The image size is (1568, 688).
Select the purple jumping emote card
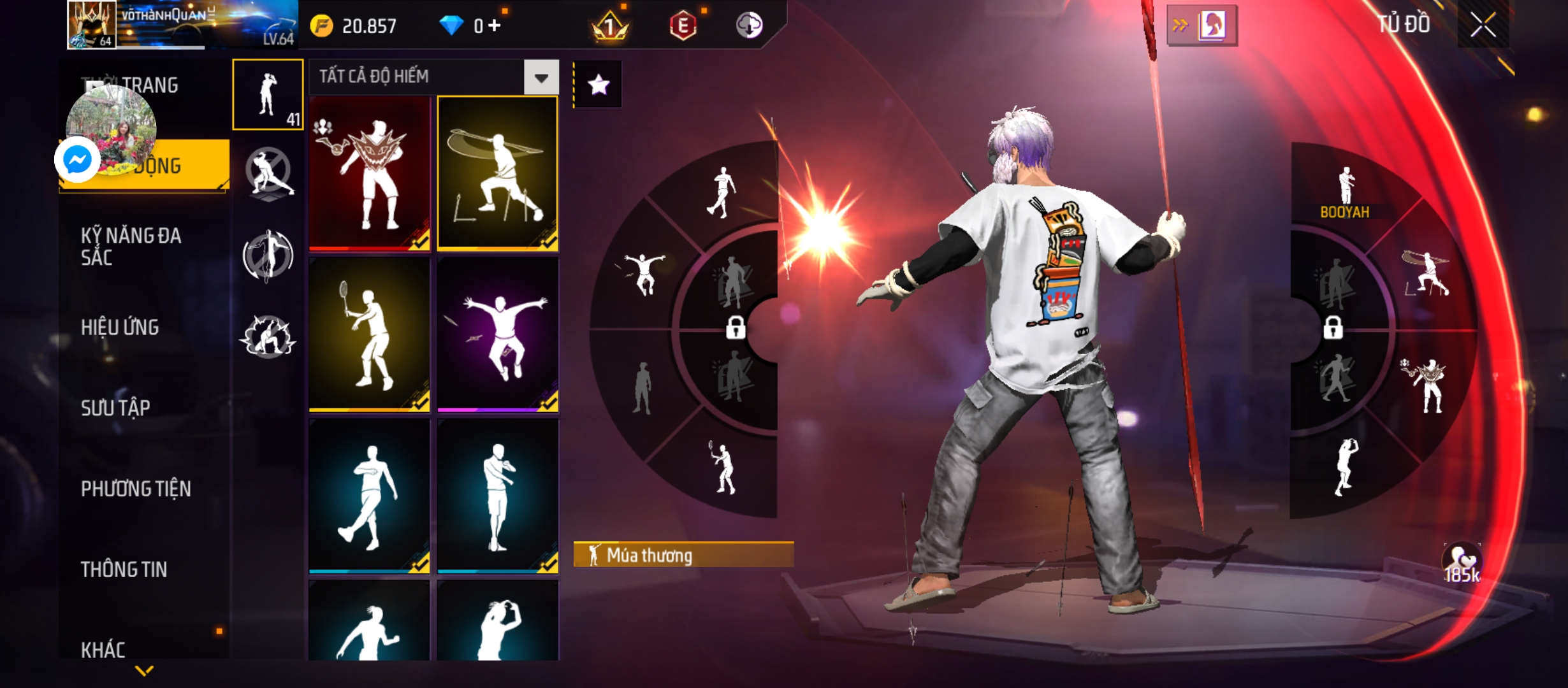(498, 334)
